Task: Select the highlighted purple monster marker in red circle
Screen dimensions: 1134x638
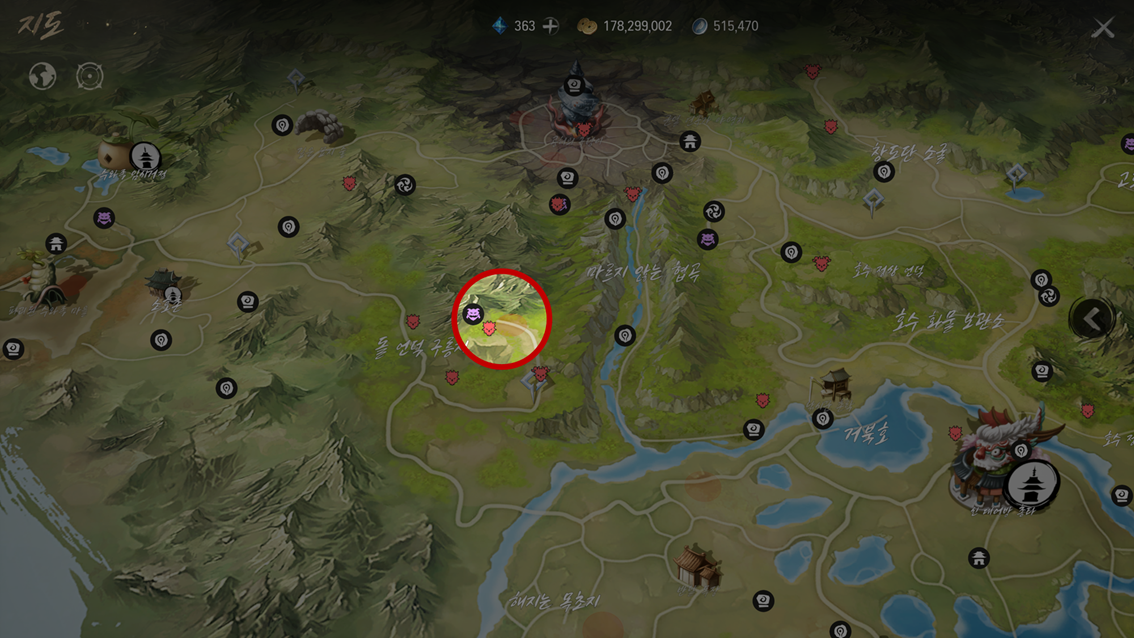Action: [473, 314]
